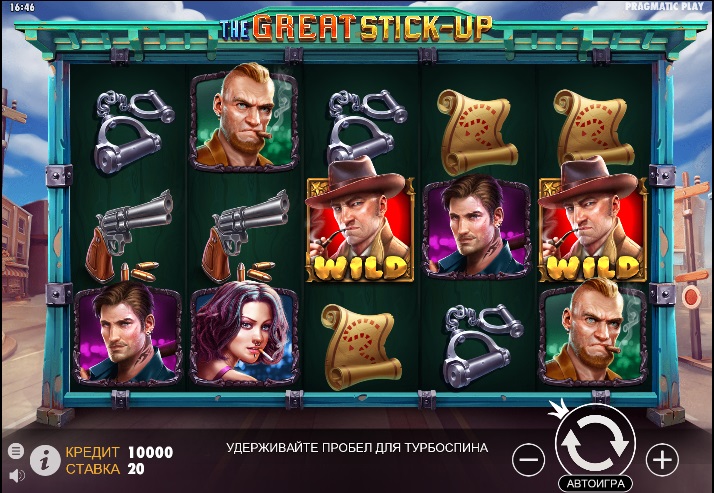Open the hamburger menu icon
The image size is (714, 493).
pyautogui.click(x=15, y=450)
